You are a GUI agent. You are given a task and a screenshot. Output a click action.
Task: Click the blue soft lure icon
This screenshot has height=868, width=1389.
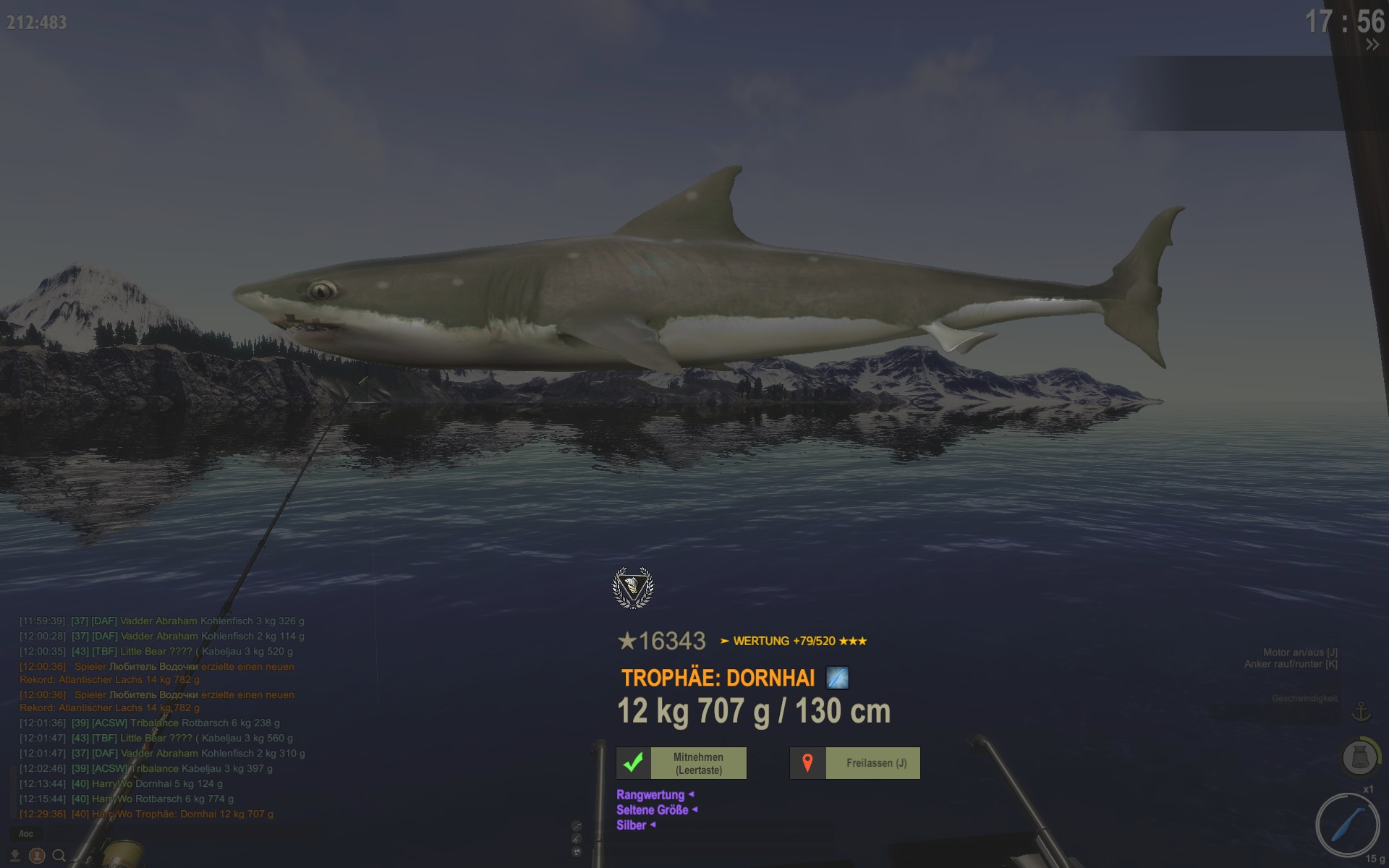click(1347, 826)
